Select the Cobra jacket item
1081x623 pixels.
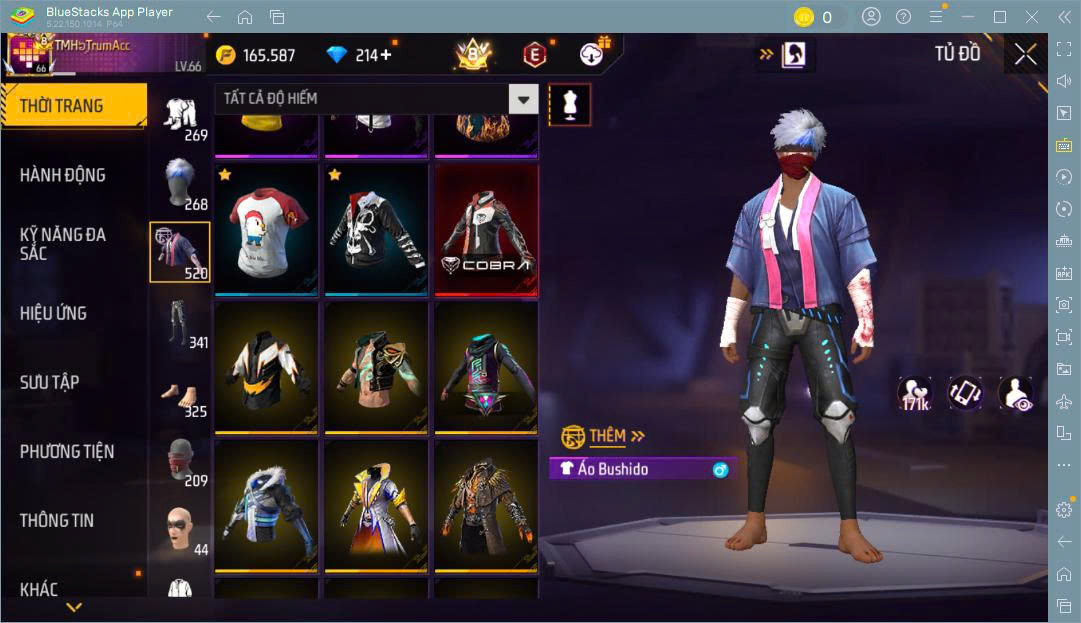[486, 229]
